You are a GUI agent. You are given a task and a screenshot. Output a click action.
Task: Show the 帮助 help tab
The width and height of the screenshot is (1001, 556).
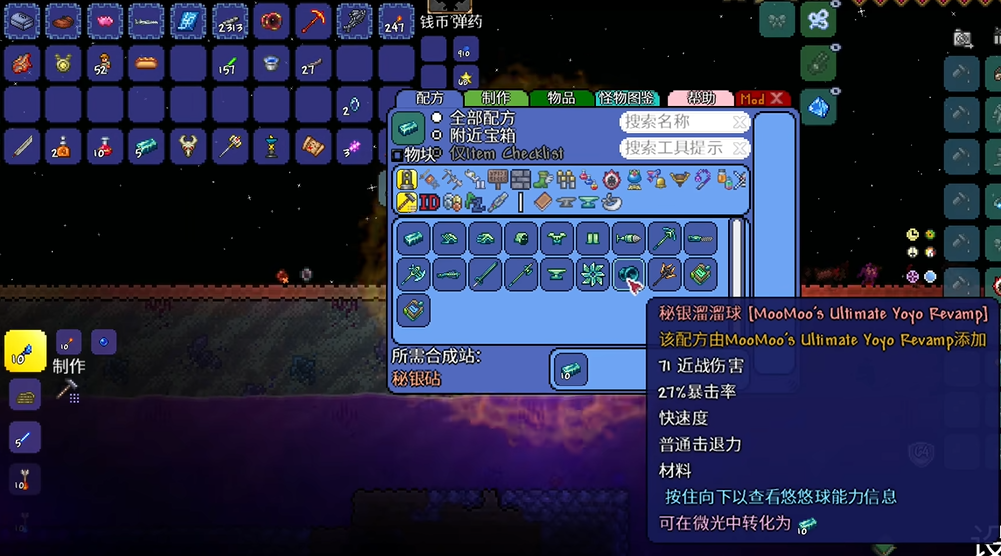699,98
